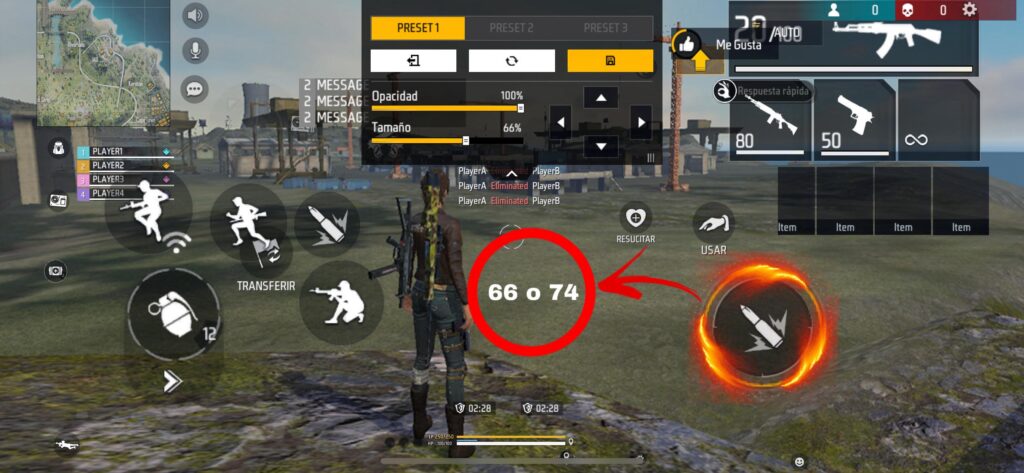1024x473 pixels.
Task: Tap the USAR button
Action: tap(713, 226)
